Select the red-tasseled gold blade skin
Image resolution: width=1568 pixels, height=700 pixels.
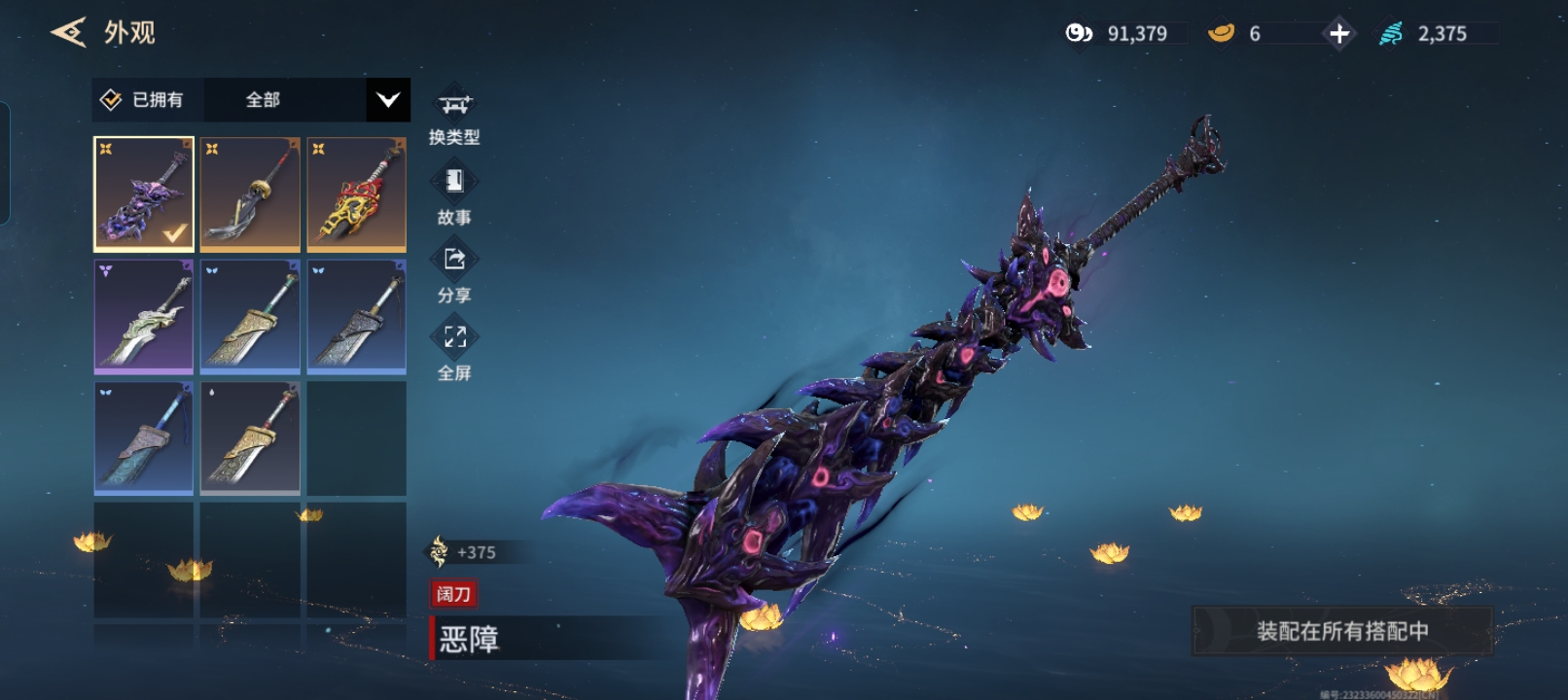(x=250, y=437)
